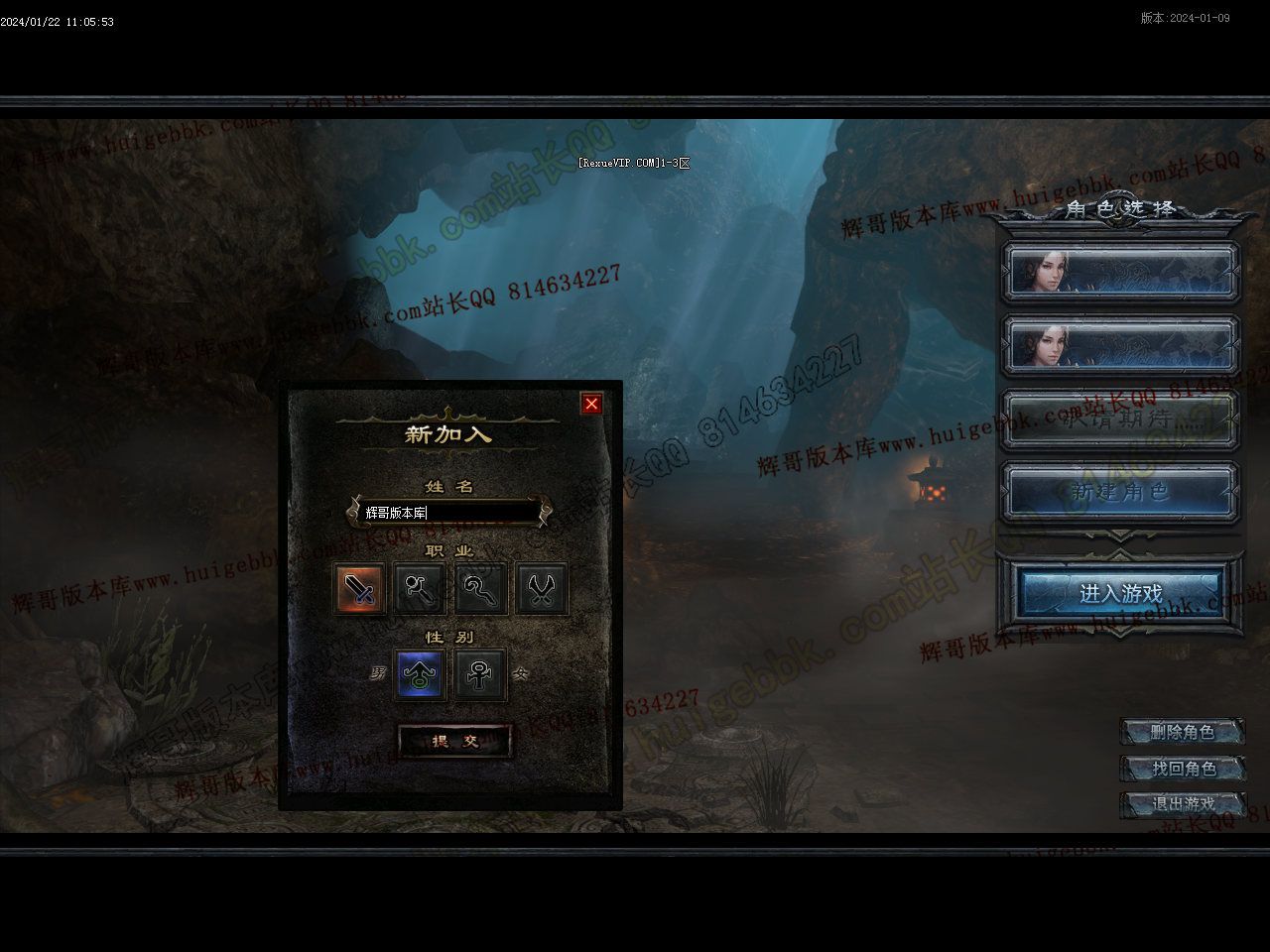Enter the game with 进入游戏

(1120, 593)
